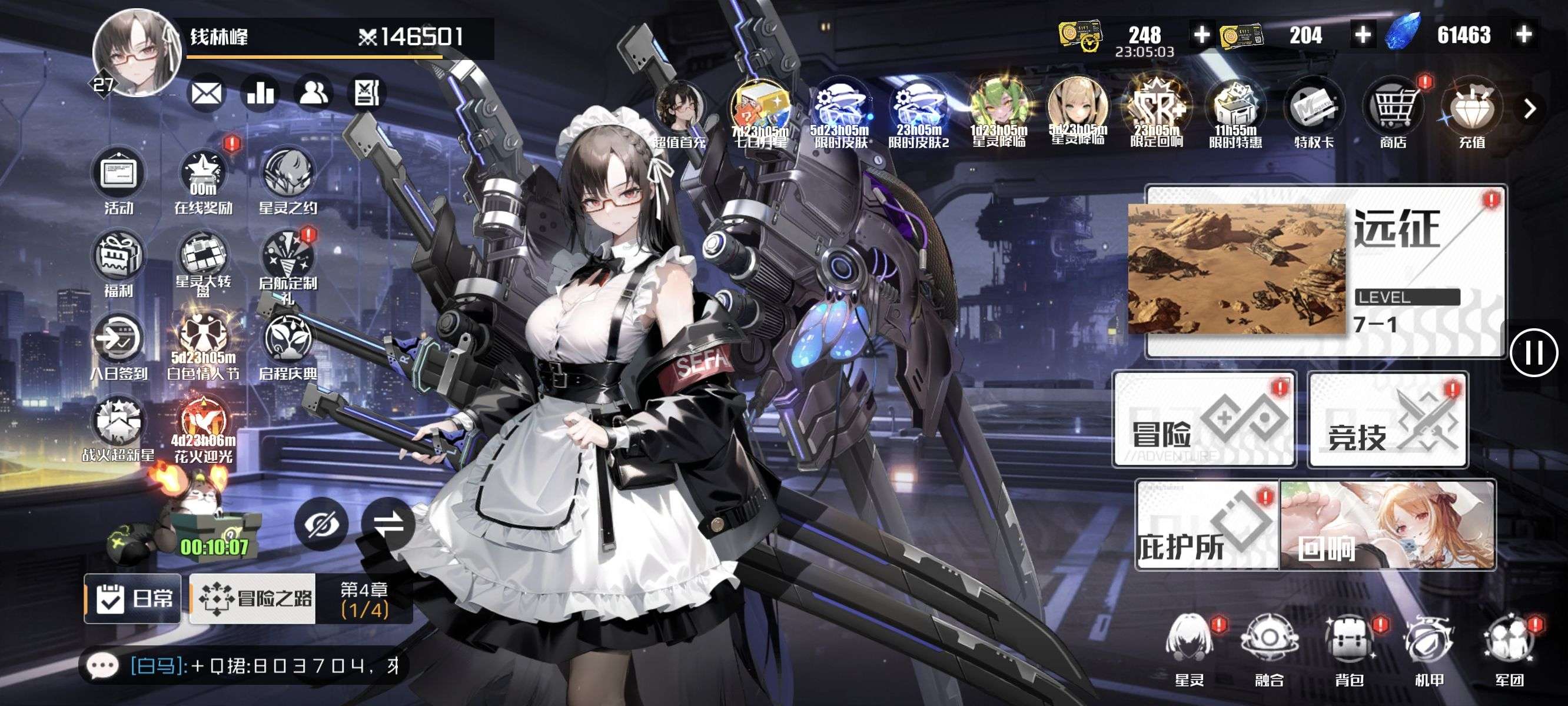
Task: Open the 日常 daily tasks button
Action: [x=132, y=599]
